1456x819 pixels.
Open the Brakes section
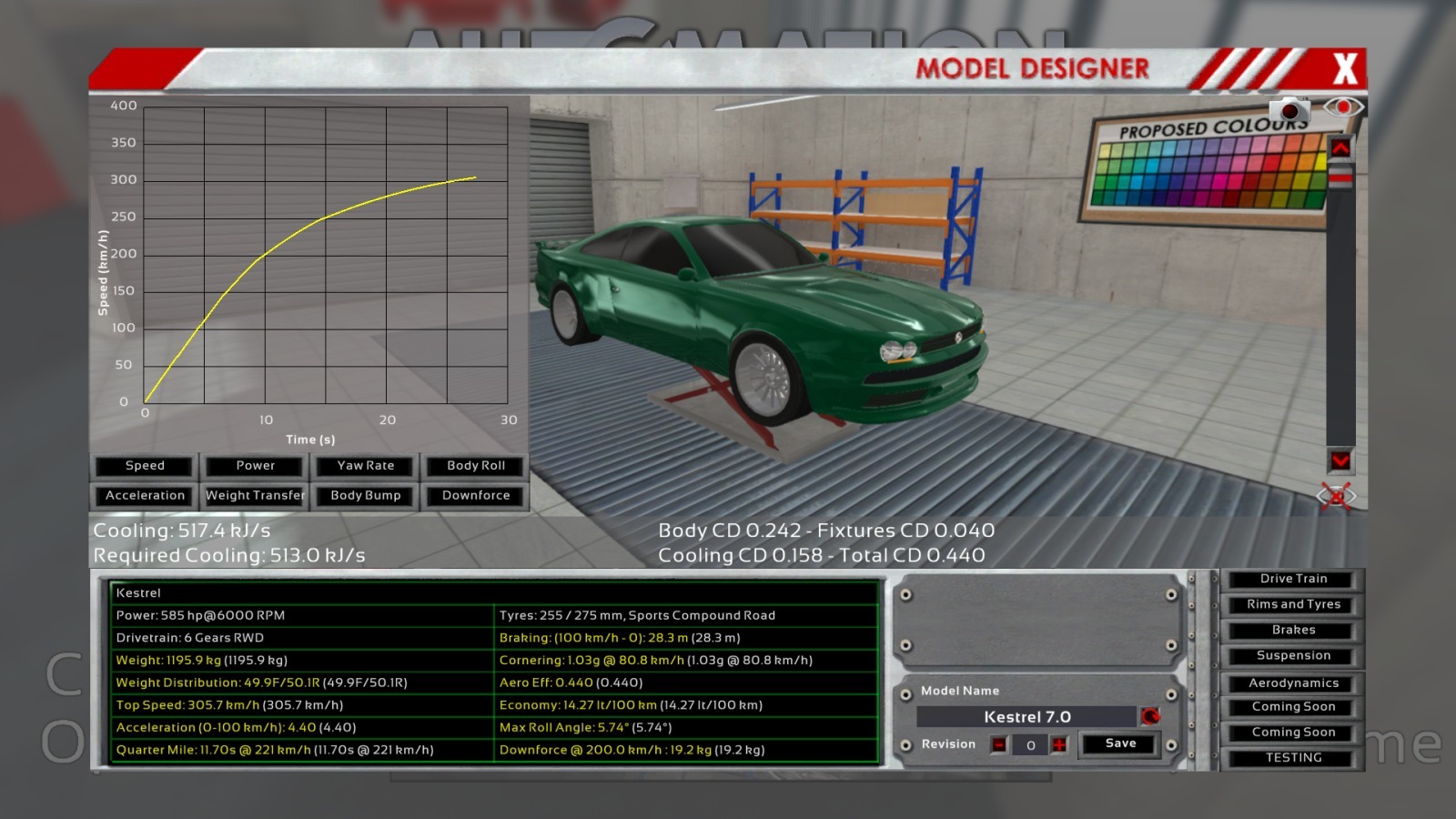1293,630
